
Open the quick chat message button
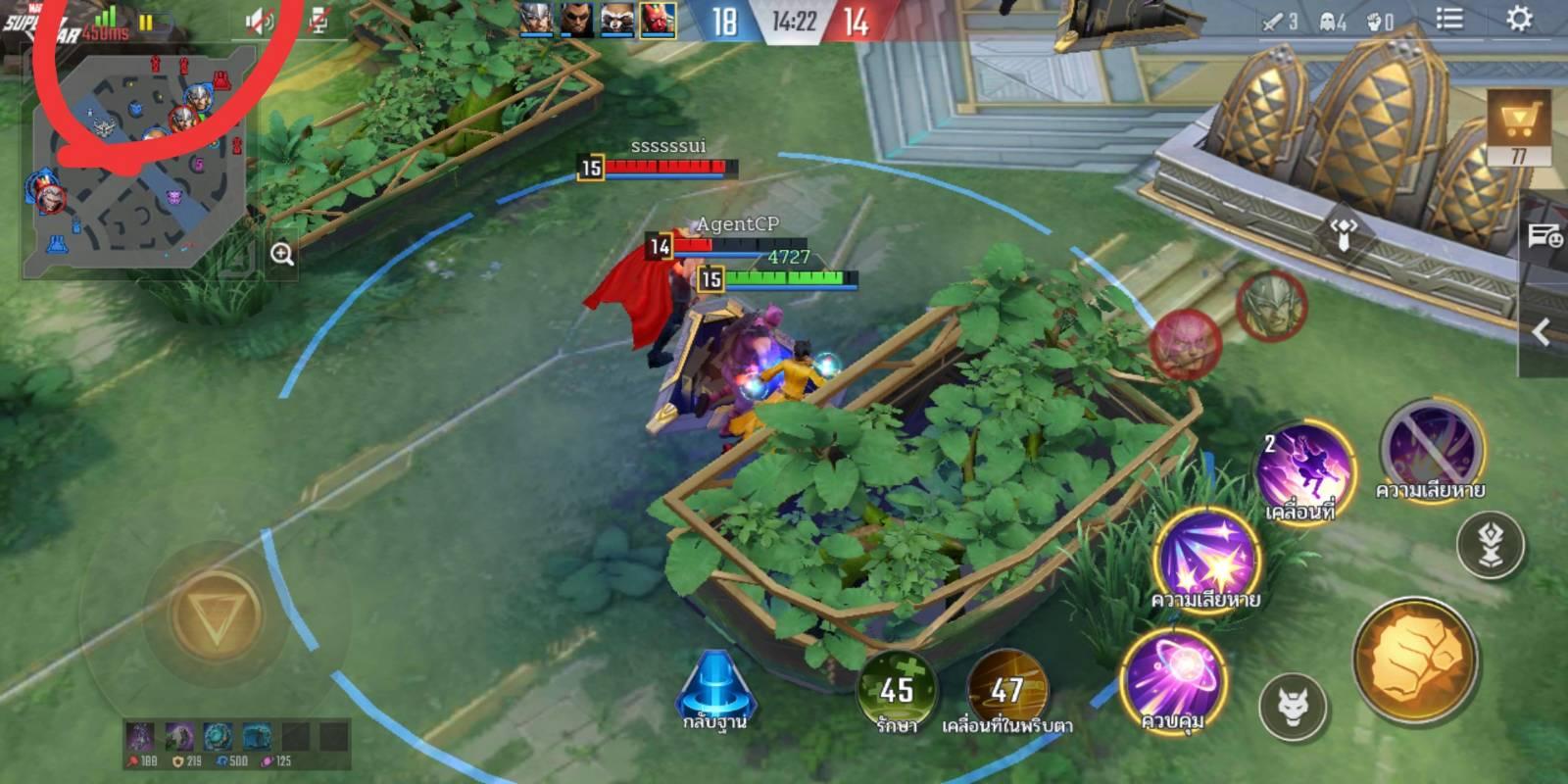(x=1544, y=235)
